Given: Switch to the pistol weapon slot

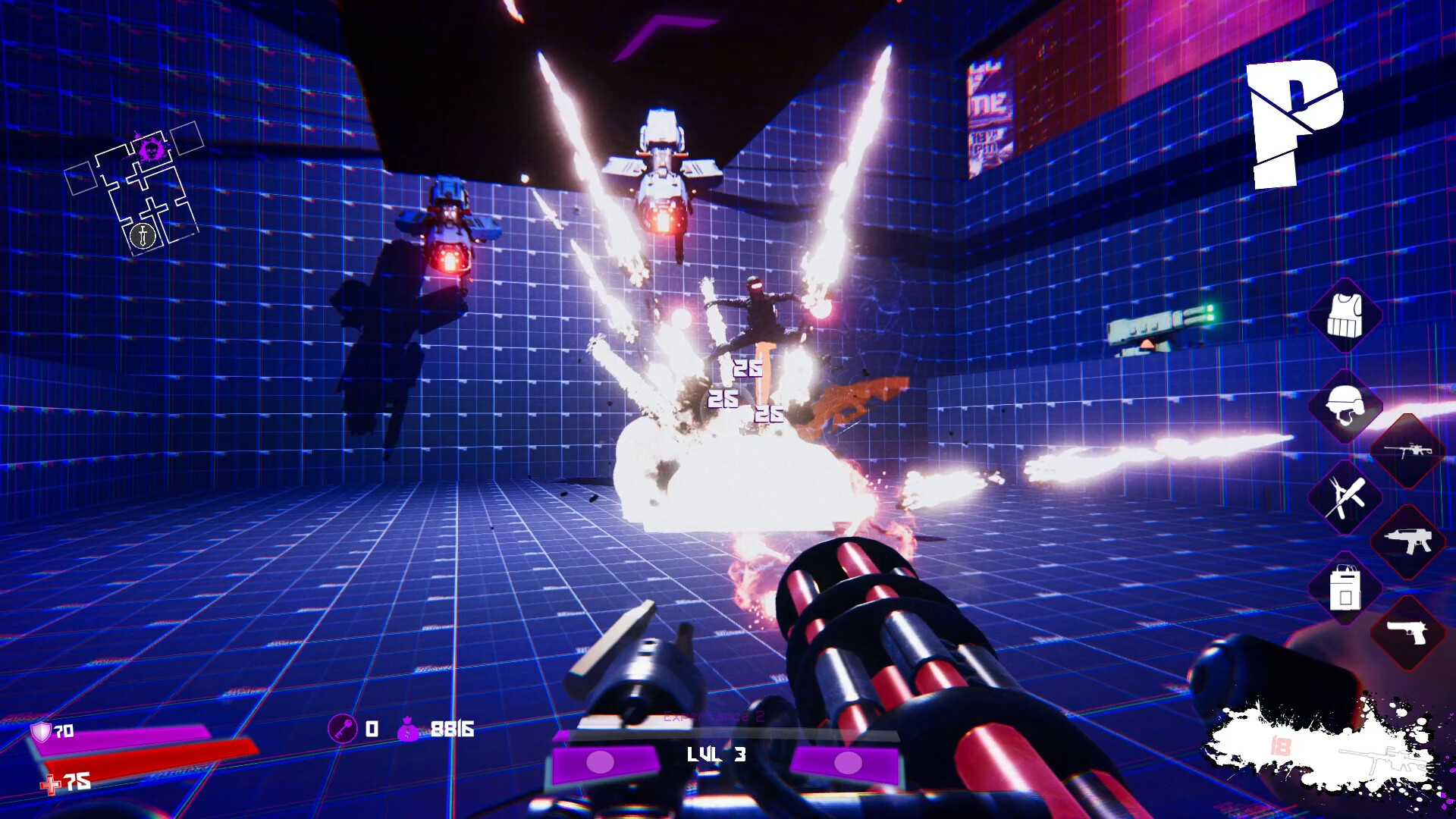Looking at the screenshot, I should click(1407, 632).
